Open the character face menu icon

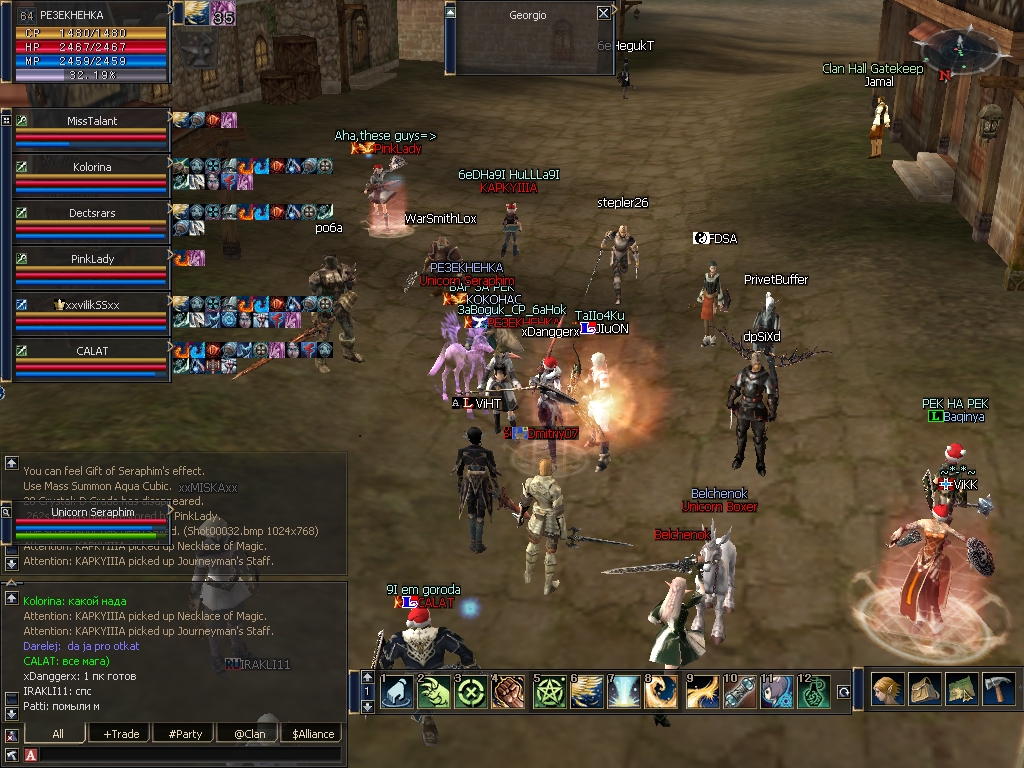(x=885, y=689)
